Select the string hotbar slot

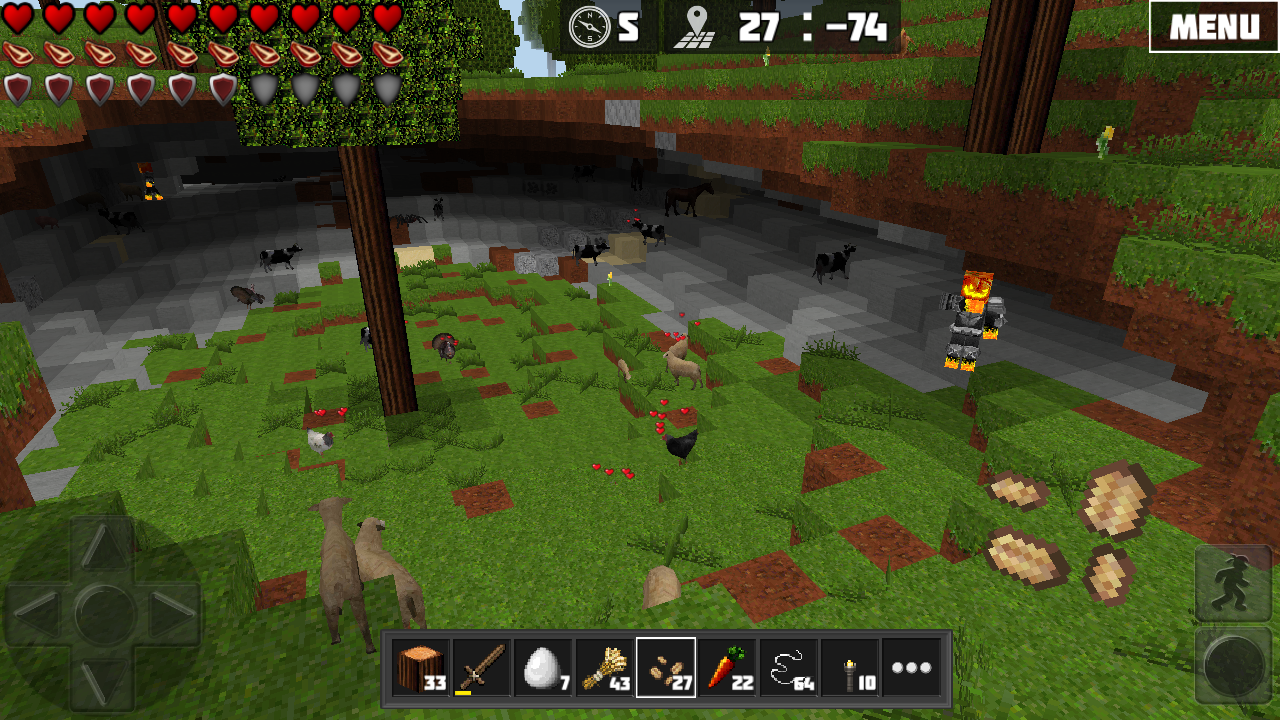(789, 667)
